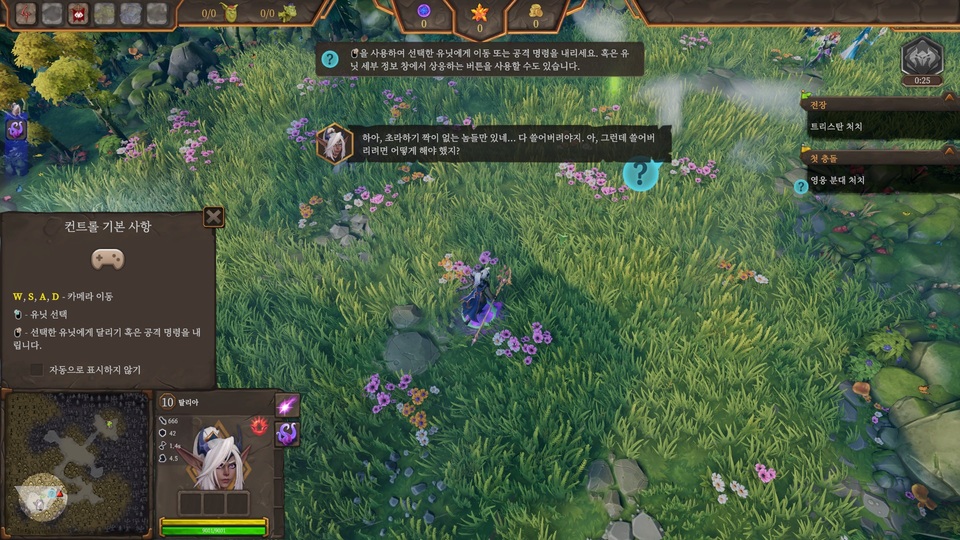Activate the purple energy bolt ability

click(287, 405)
